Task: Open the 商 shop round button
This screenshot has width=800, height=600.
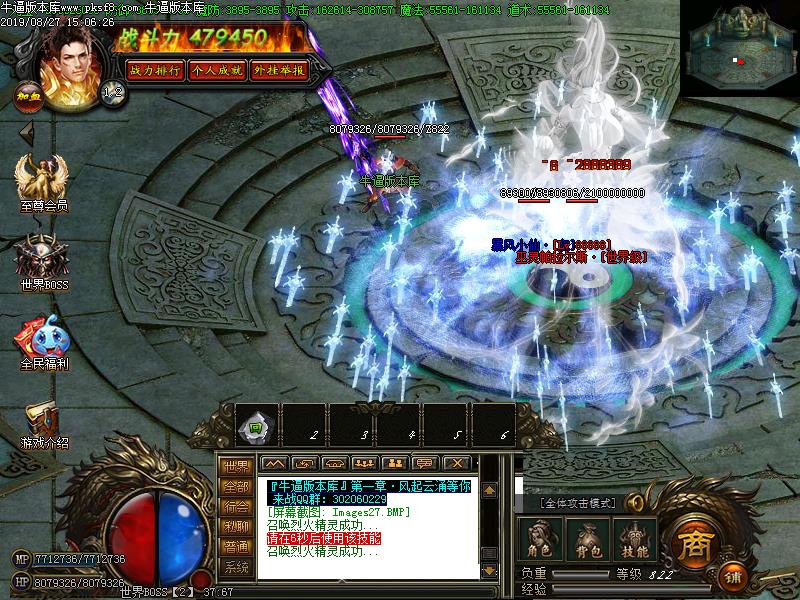Action: [x=692, y=544]
